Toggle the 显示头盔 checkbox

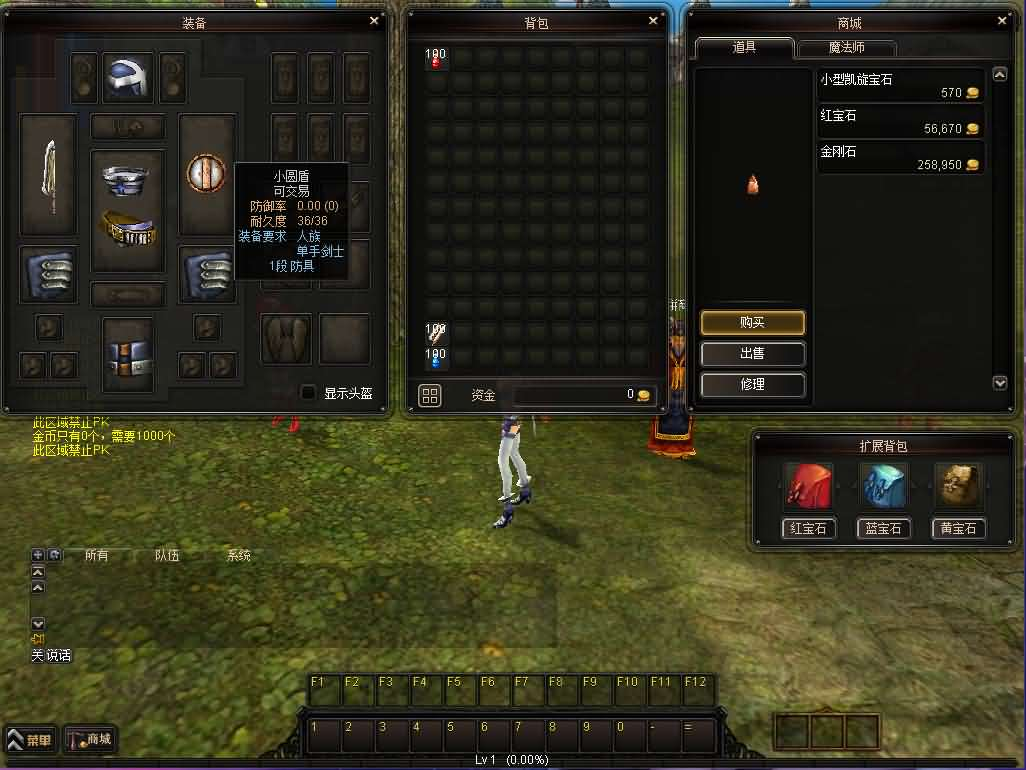[308, 393]
